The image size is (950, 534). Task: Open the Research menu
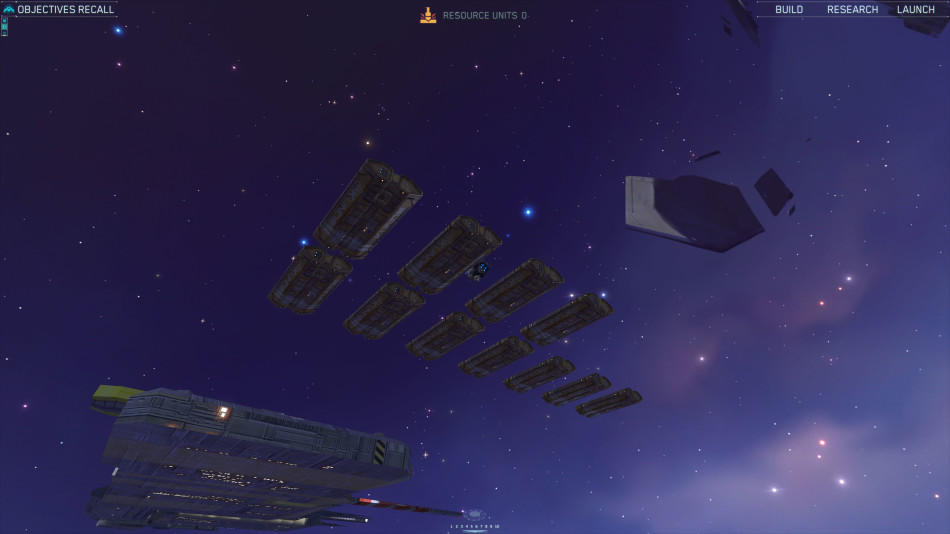[852, 10]
